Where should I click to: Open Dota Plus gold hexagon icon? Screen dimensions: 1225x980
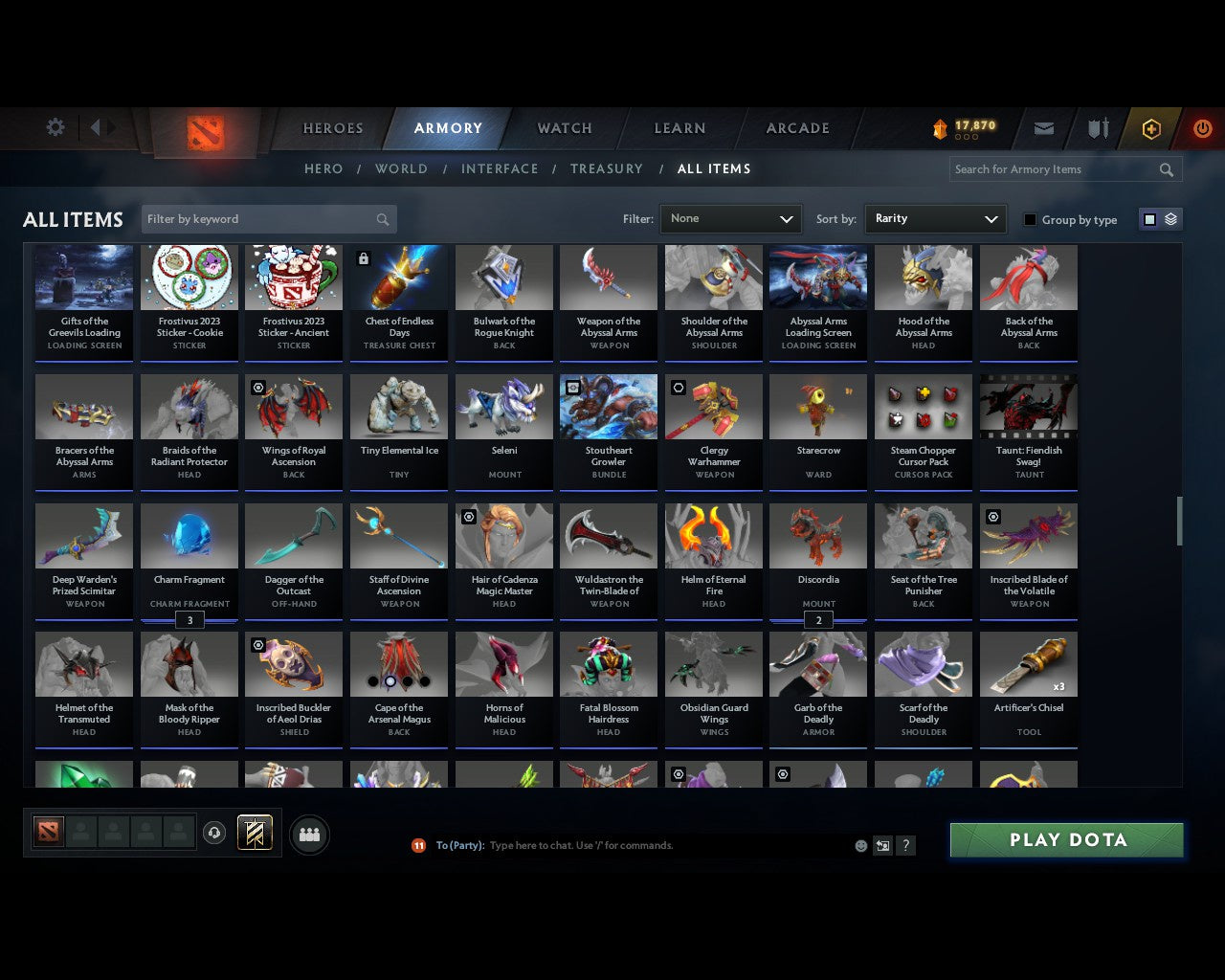click(x=1151, y=127)
